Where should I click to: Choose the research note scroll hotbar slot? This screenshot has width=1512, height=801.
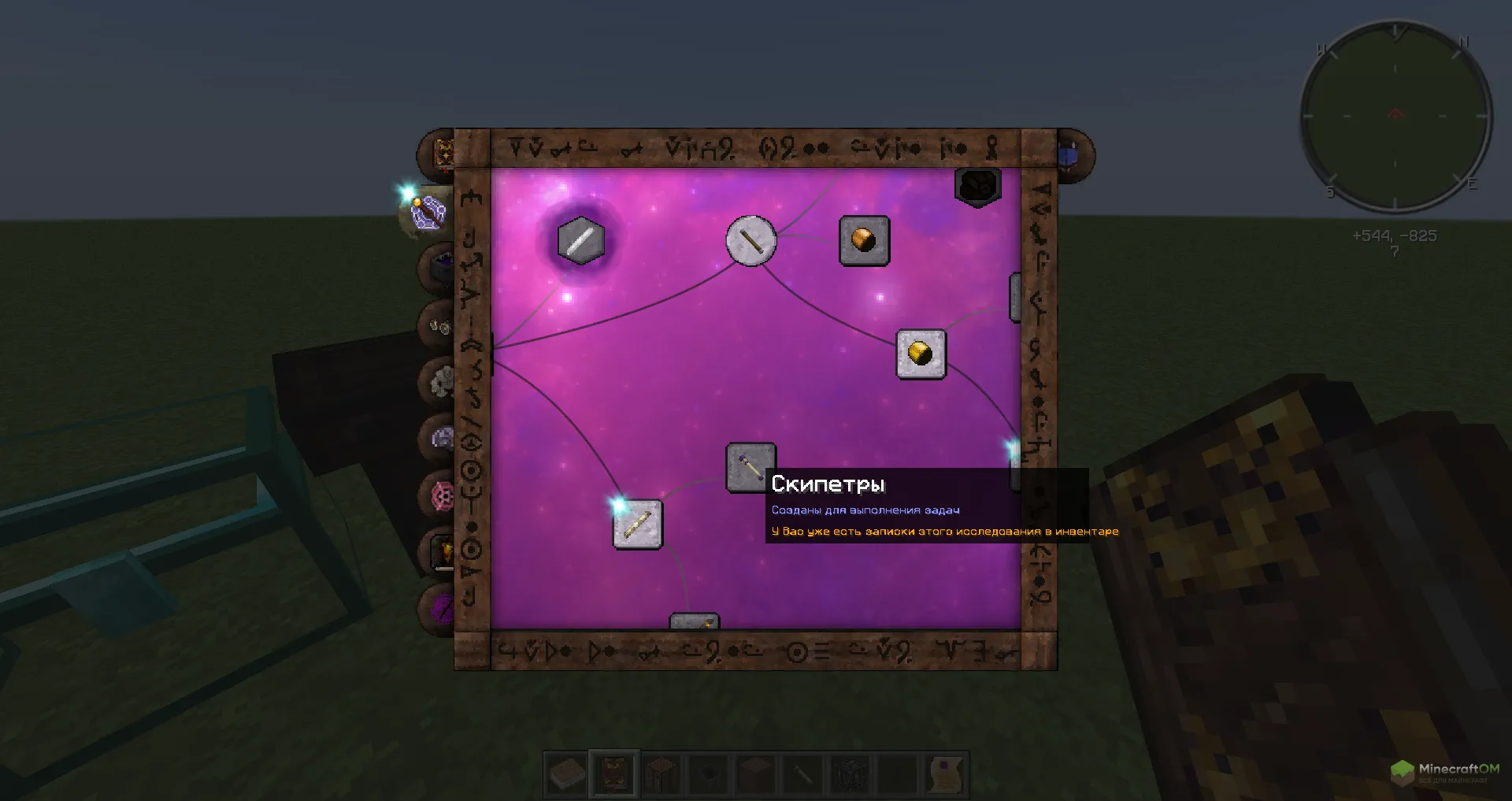point(945,773)
